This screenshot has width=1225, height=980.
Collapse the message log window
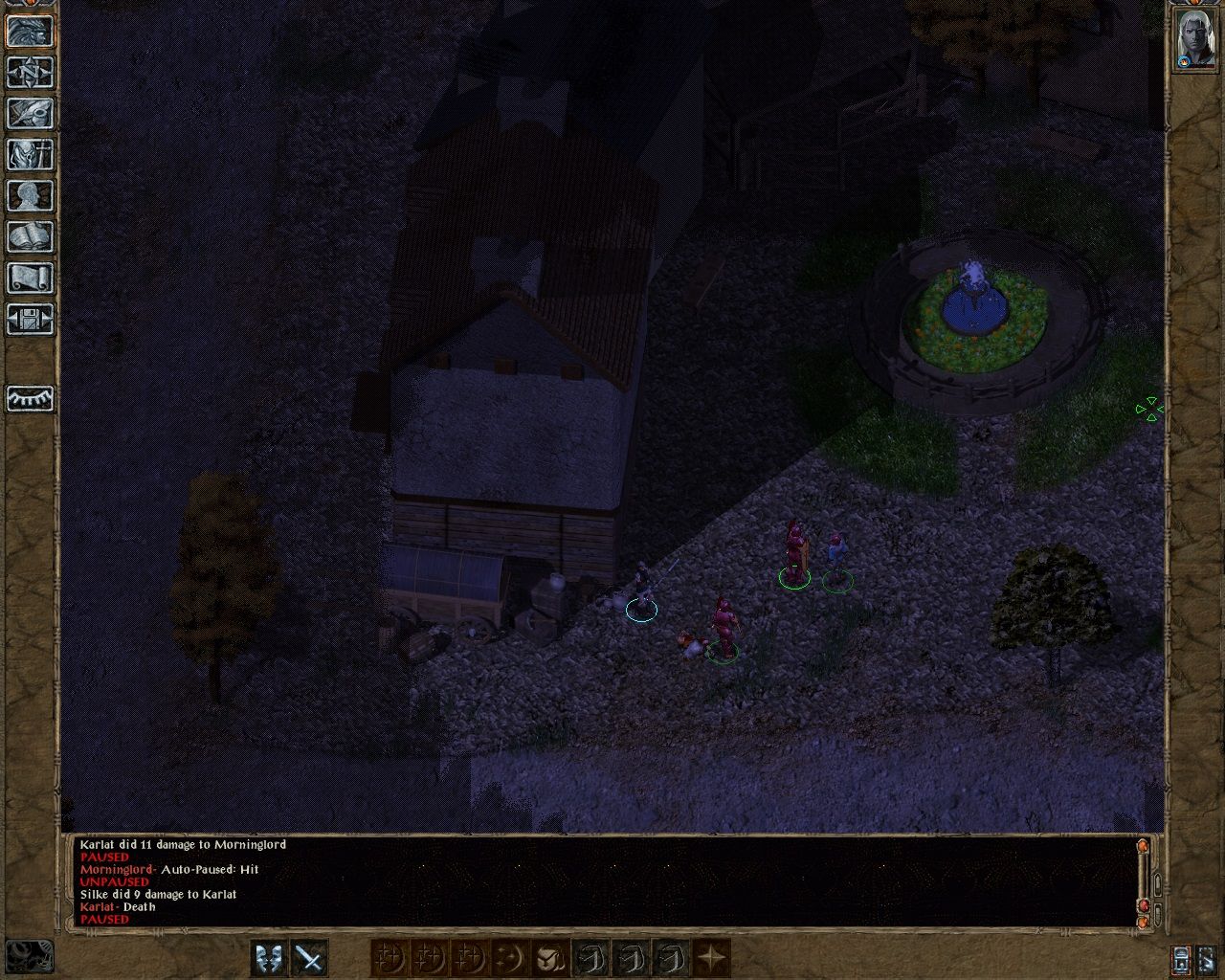click(1158, 914)
